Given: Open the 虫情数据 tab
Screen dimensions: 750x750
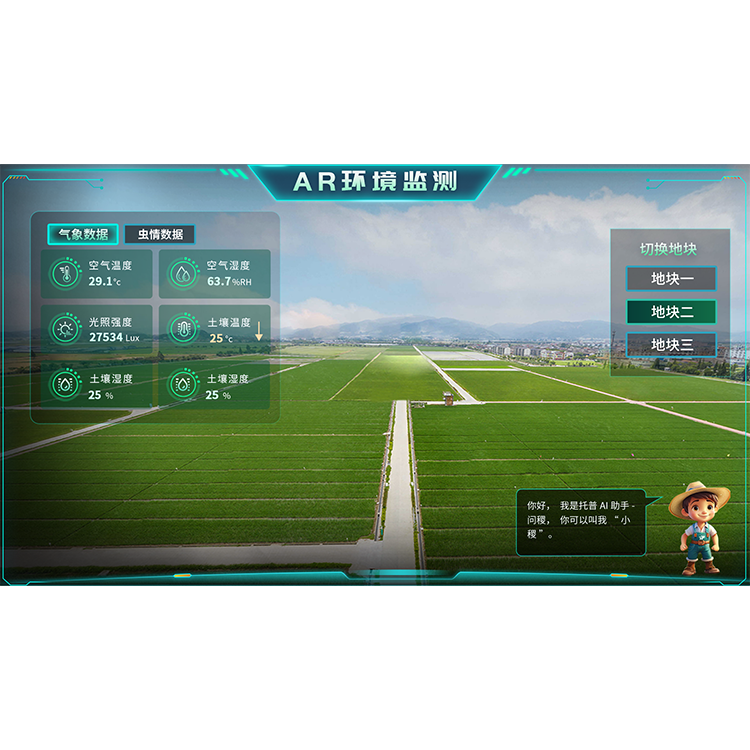Looking at the screenshot, I should (x=160, y=235).
